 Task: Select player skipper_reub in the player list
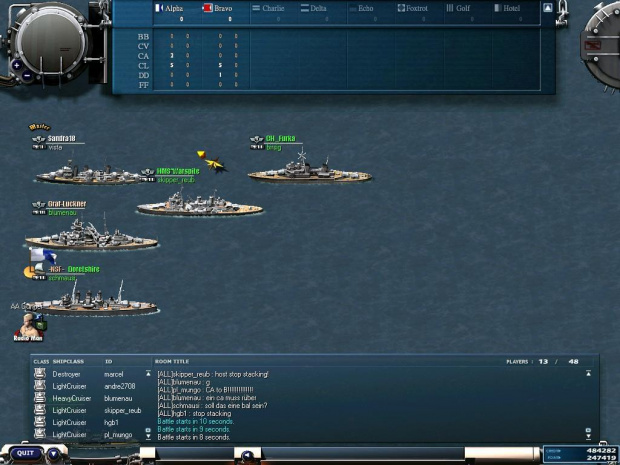click(x=122, y=410)
